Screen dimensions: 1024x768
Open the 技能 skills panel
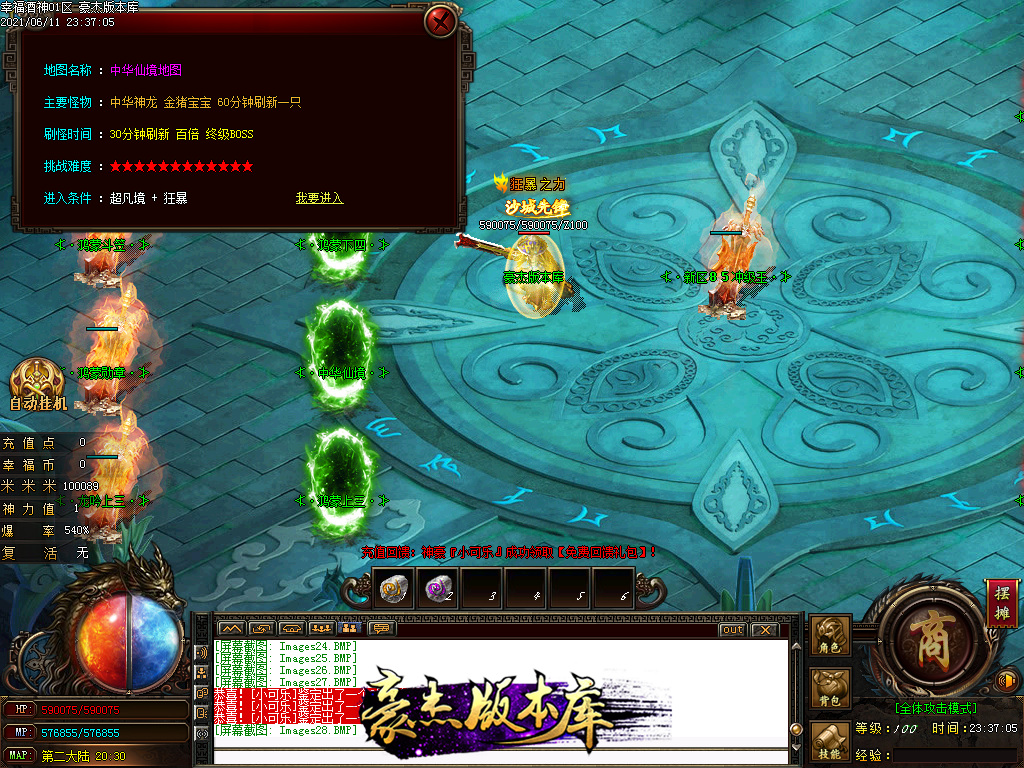[830, 742]
